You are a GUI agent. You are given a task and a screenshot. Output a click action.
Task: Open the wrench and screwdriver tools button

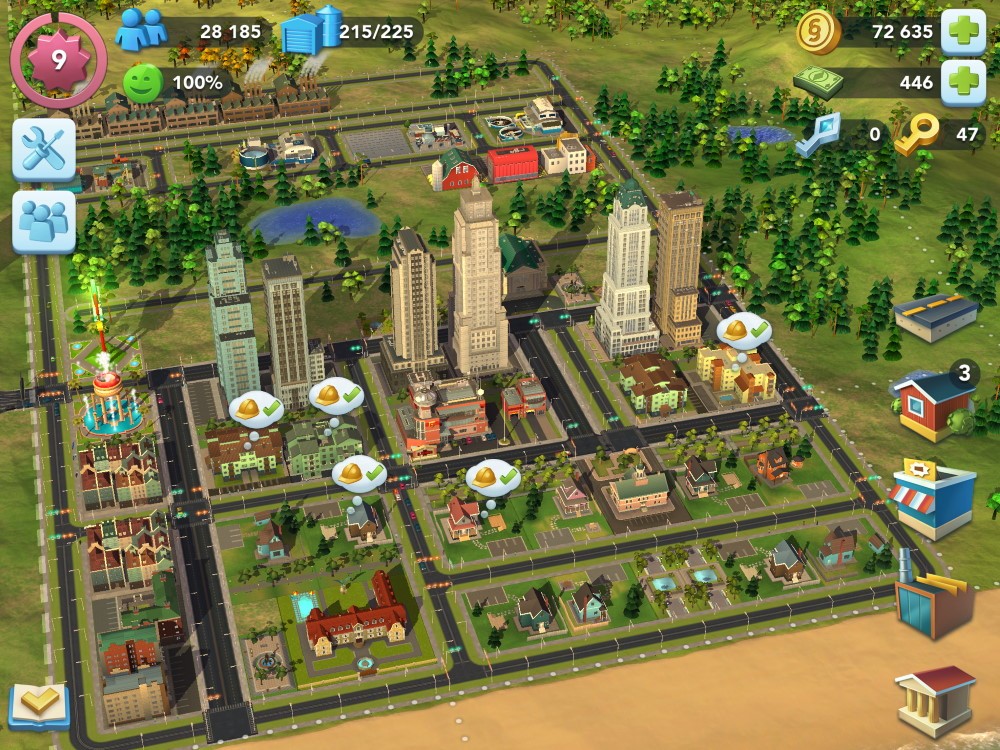pos(44,150)
